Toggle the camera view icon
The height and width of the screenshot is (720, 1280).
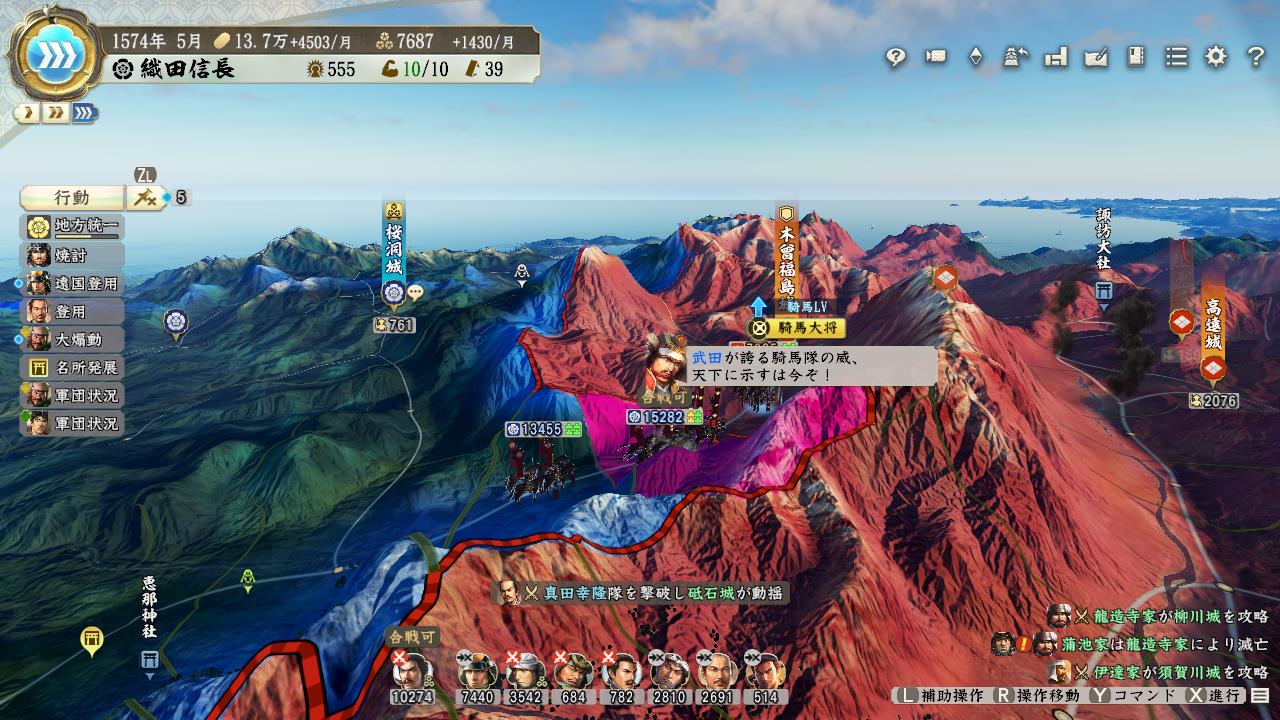pos(936,57)
